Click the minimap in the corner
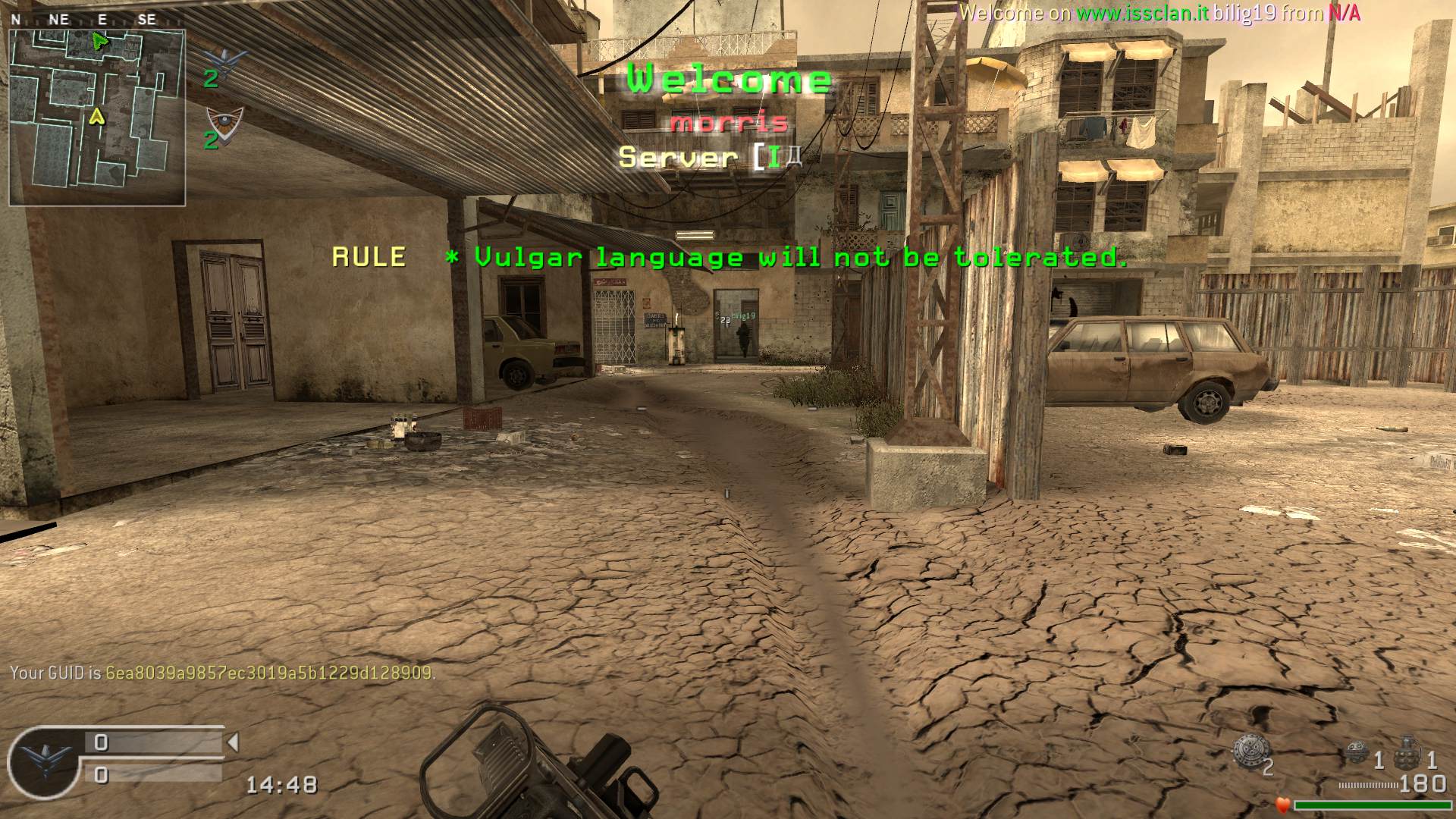Viewport: 1456px width, 819px height. pos(97,118)
